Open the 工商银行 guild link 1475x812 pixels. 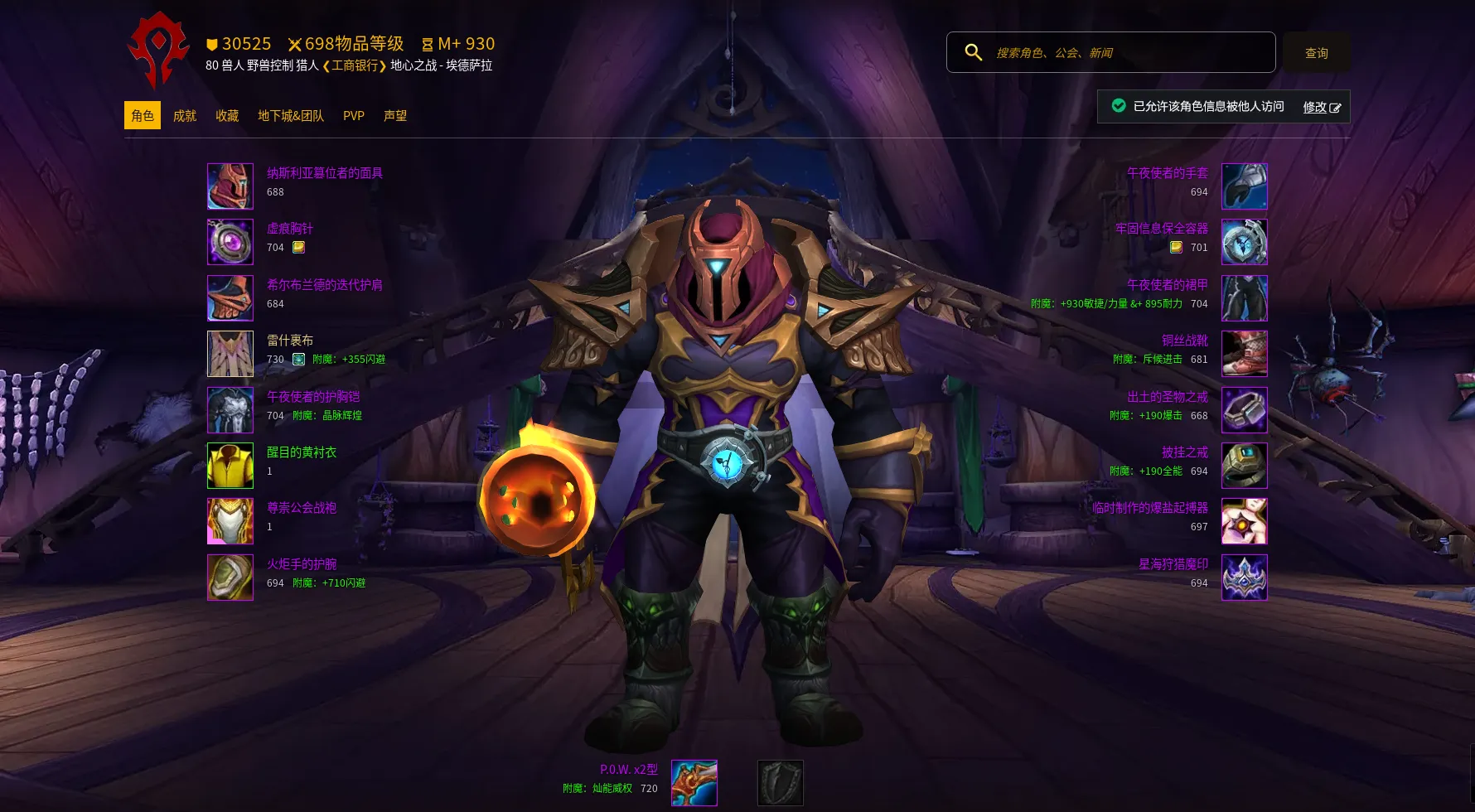(355, 65)
